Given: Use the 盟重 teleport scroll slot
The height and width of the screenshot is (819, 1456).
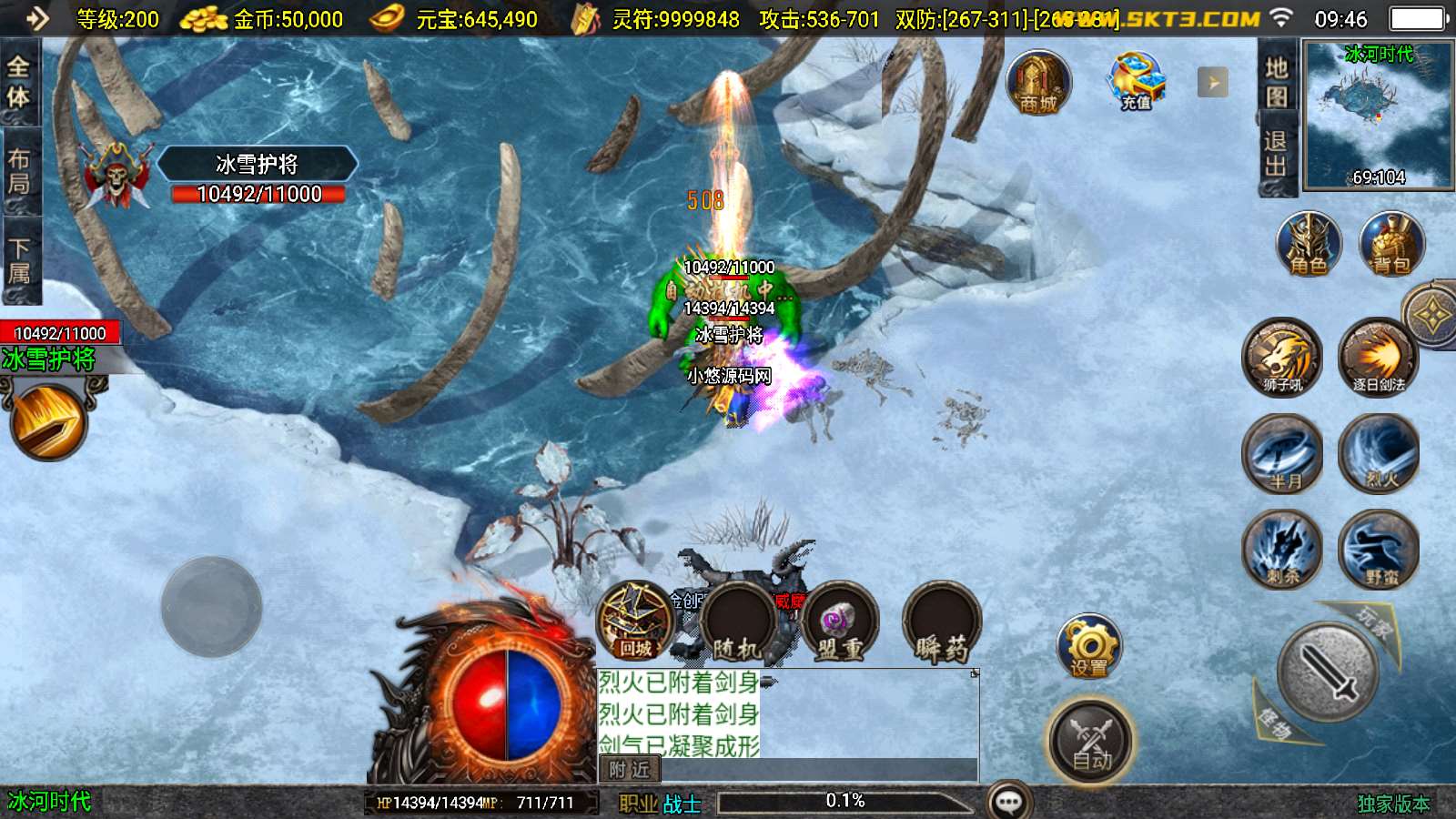Looking at the screenshot, I should tap(840, 623).
